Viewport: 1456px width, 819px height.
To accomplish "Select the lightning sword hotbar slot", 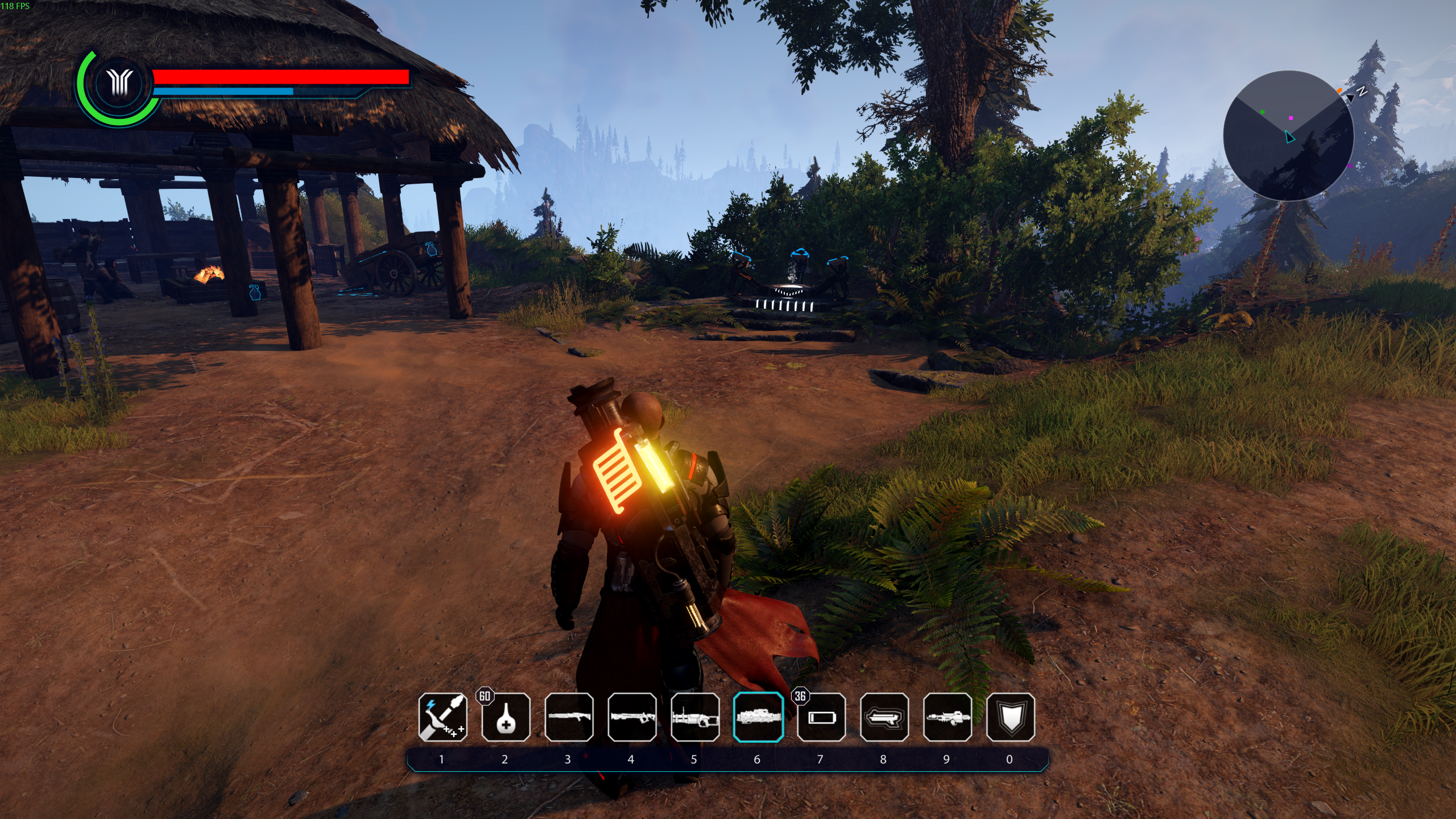I will [x=442, y=717].
